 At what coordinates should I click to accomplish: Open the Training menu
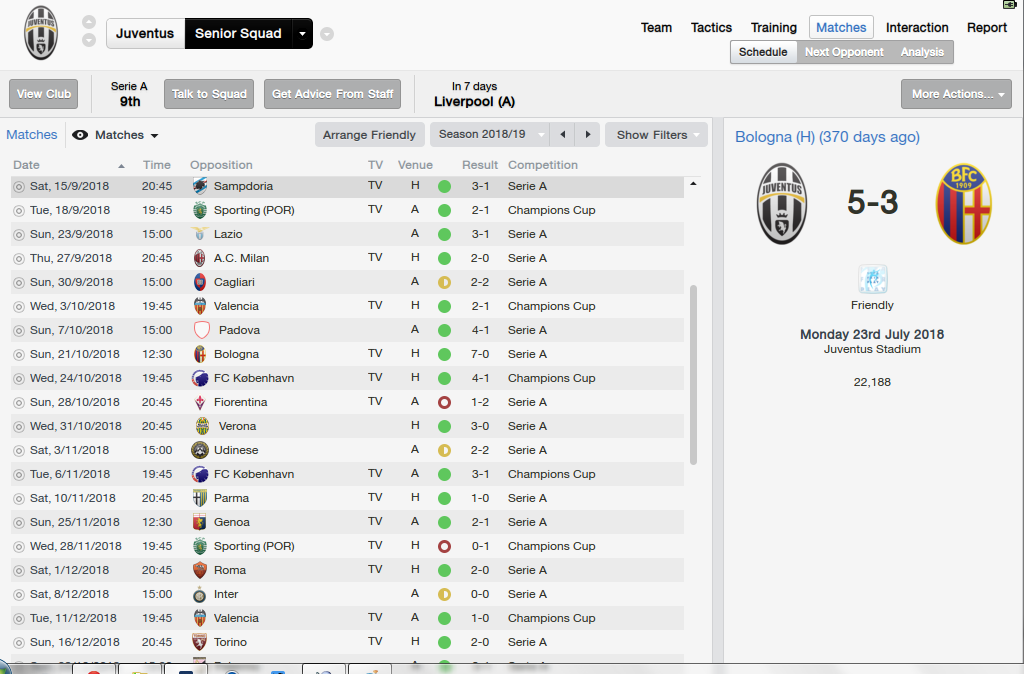click(x=774, y=28)
